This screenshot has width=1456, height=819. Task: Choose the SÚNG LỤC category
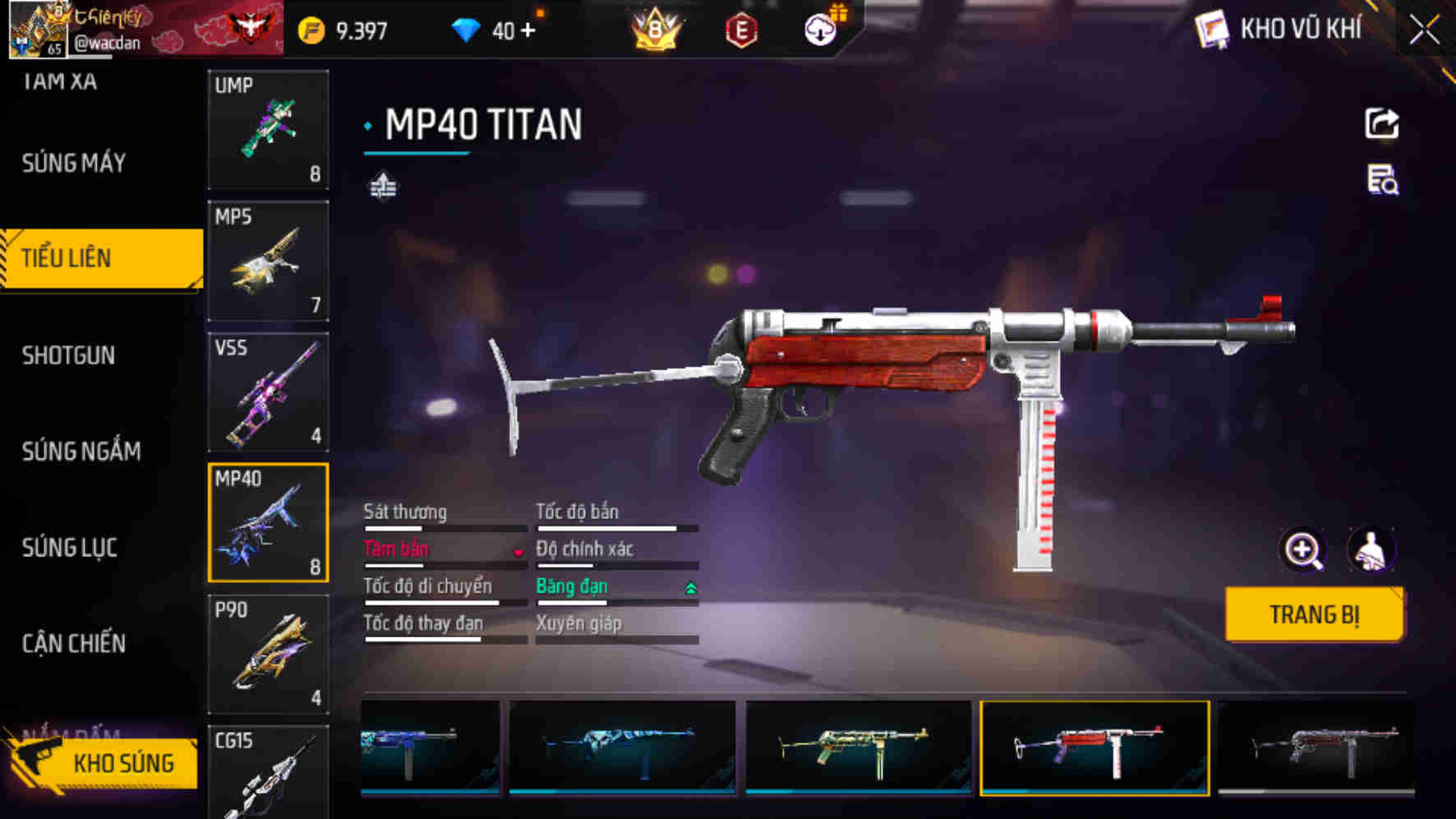(70, 547)
